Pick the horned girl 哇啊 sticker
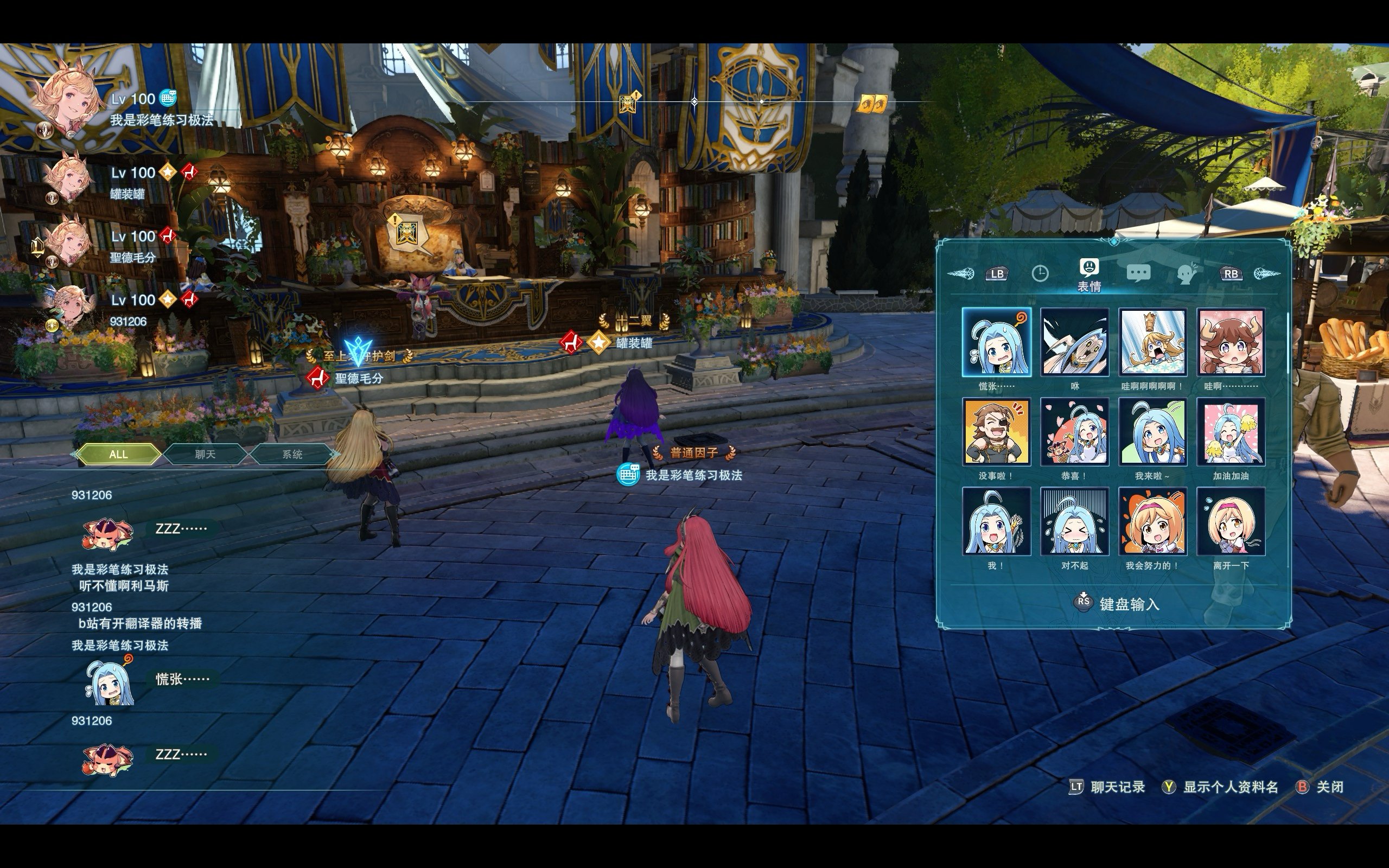The image size is (1389, 868). coord(1231,342)
